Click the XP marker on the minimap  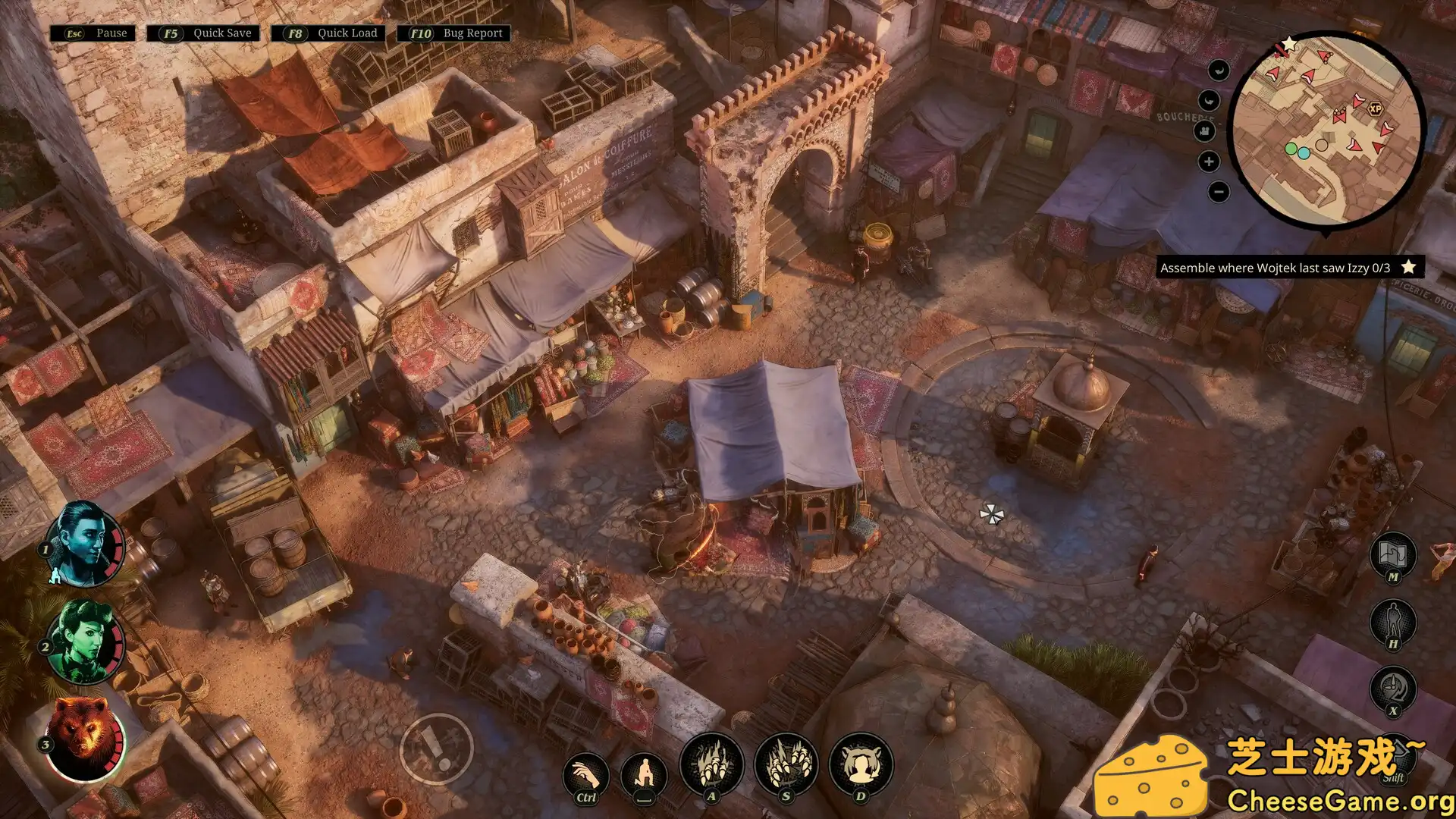click(x=1375, y=108)
